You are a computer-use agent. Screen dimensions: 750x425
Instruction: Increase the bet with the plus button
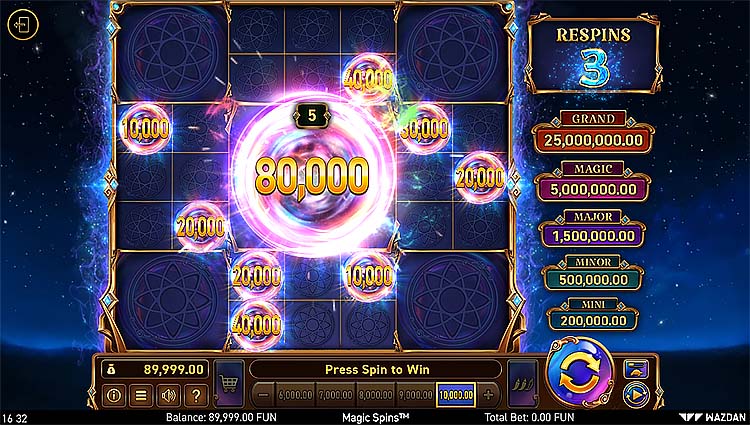(489, 395)
